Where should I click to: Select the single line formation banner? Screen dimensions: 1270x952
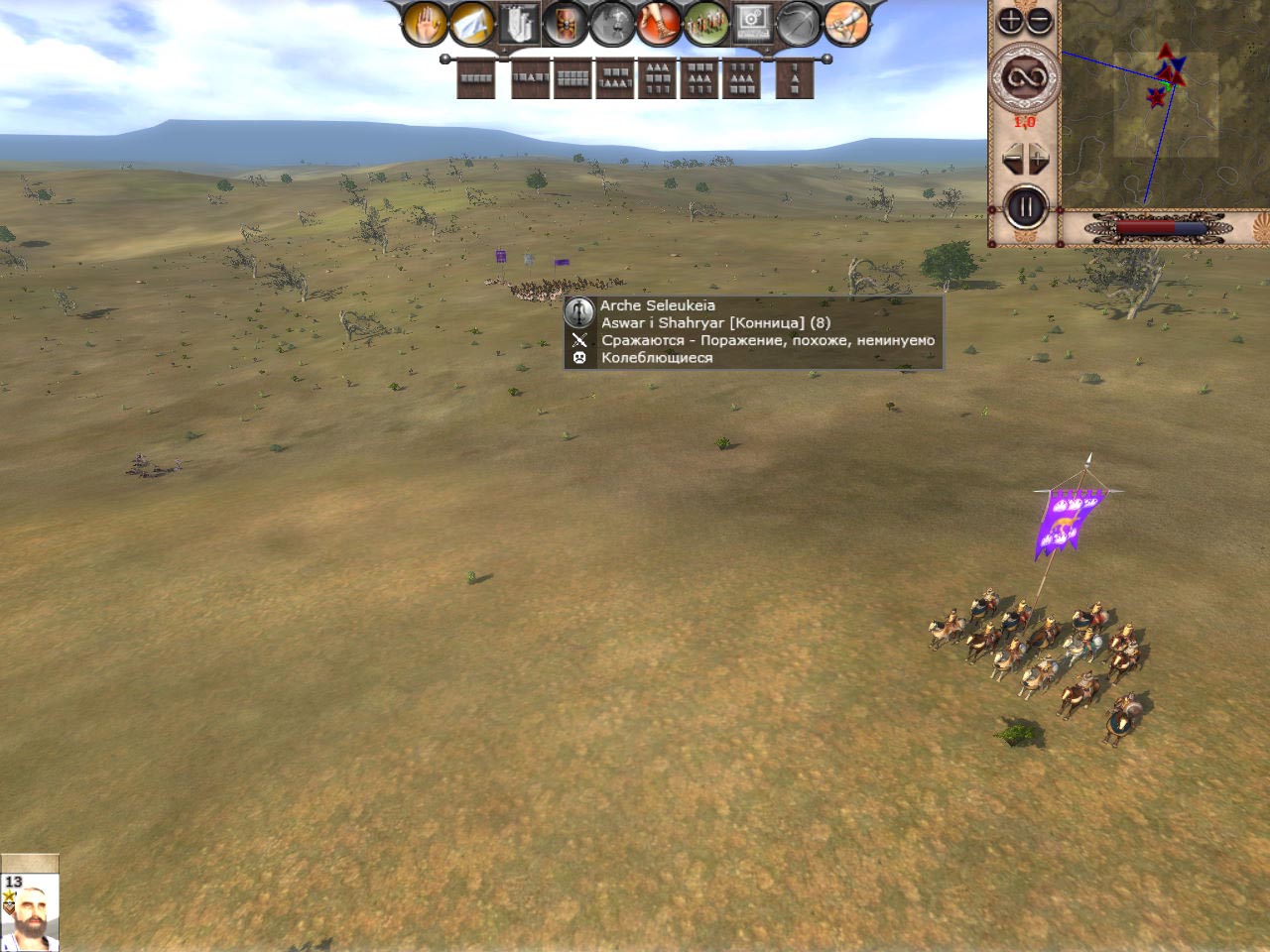coord(476,78)
